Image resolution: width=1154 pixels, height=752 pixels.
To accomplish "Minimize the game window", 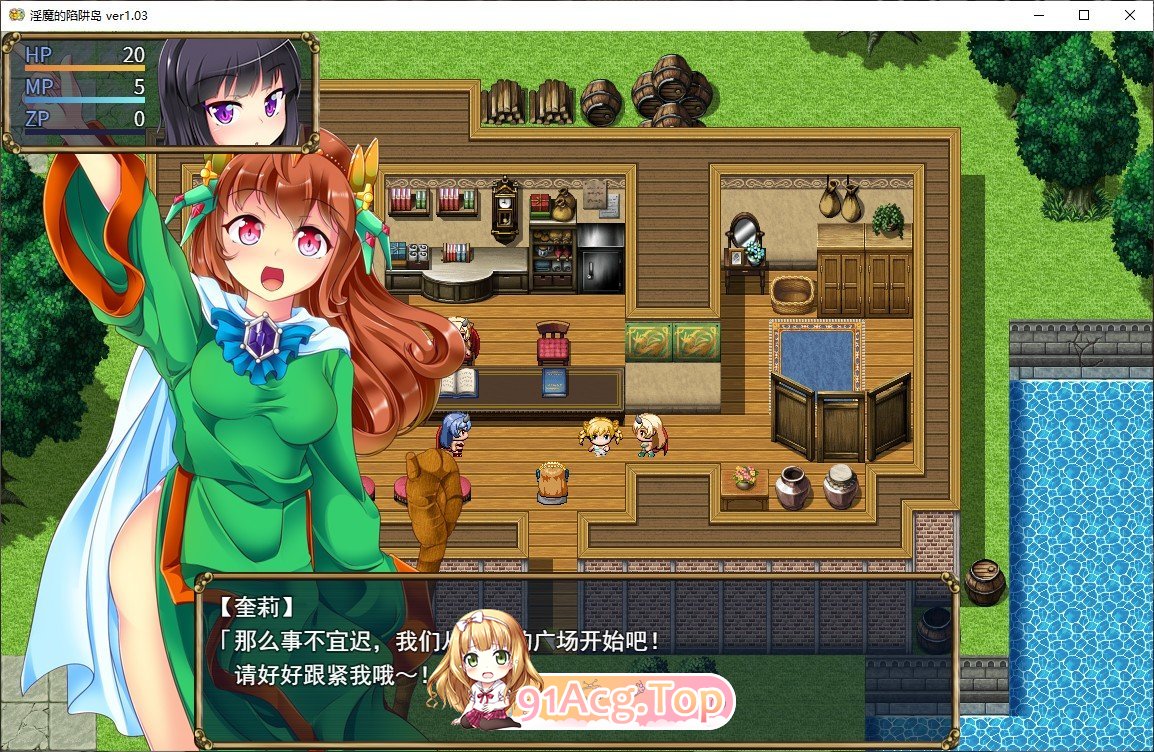I will coord(1039,15).
